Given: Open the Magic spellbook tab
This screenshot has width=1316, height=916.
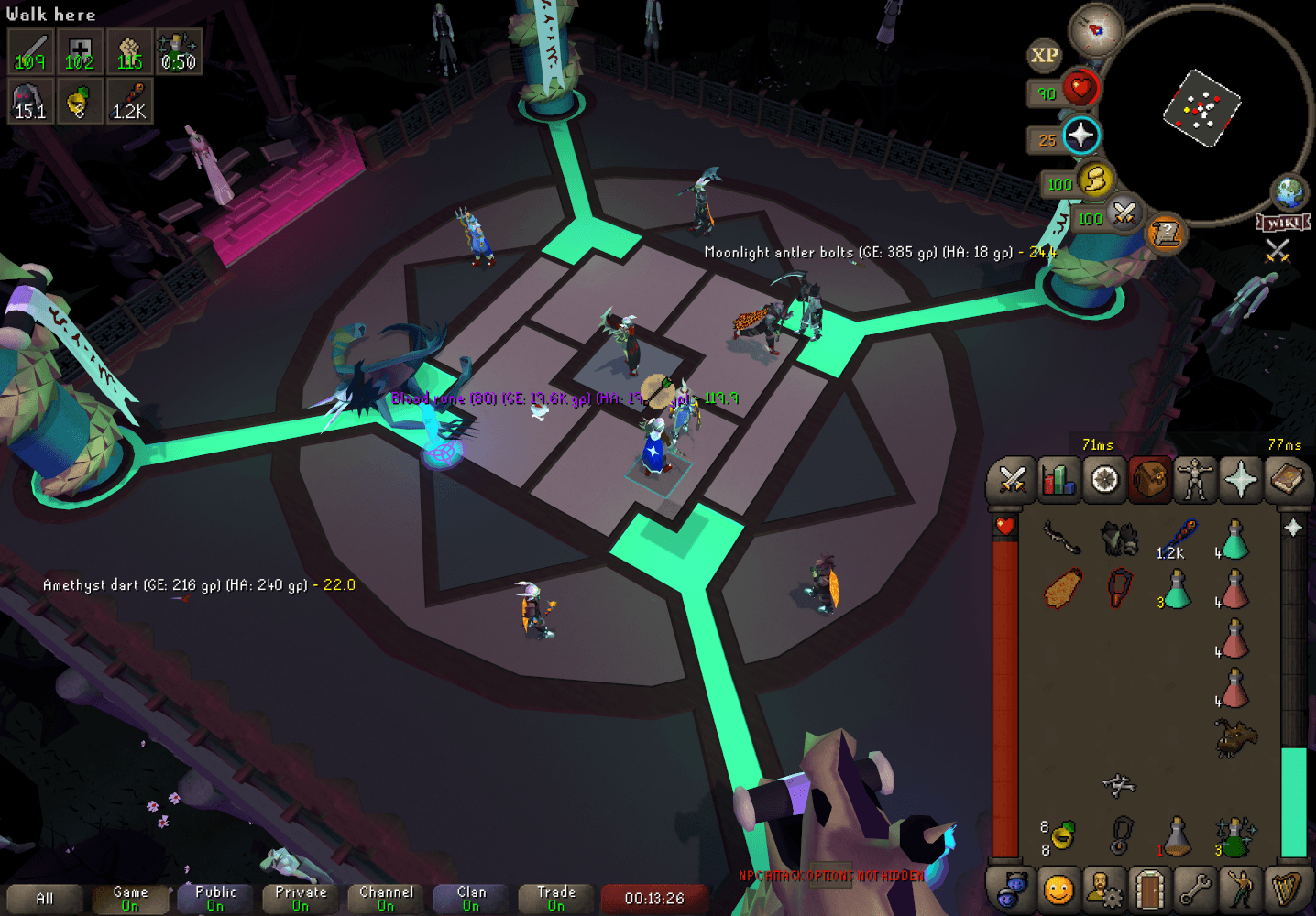Looking at the screenshot, I should (x=1288, y=479).
